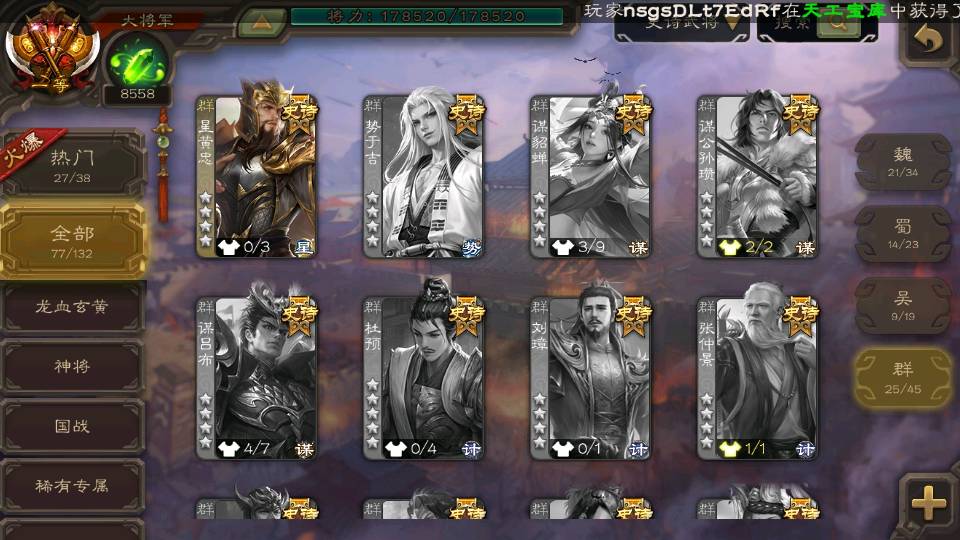The image size is (960, 540).
Task: Switch to the 国战 category
Action: [x=72, y=427]
